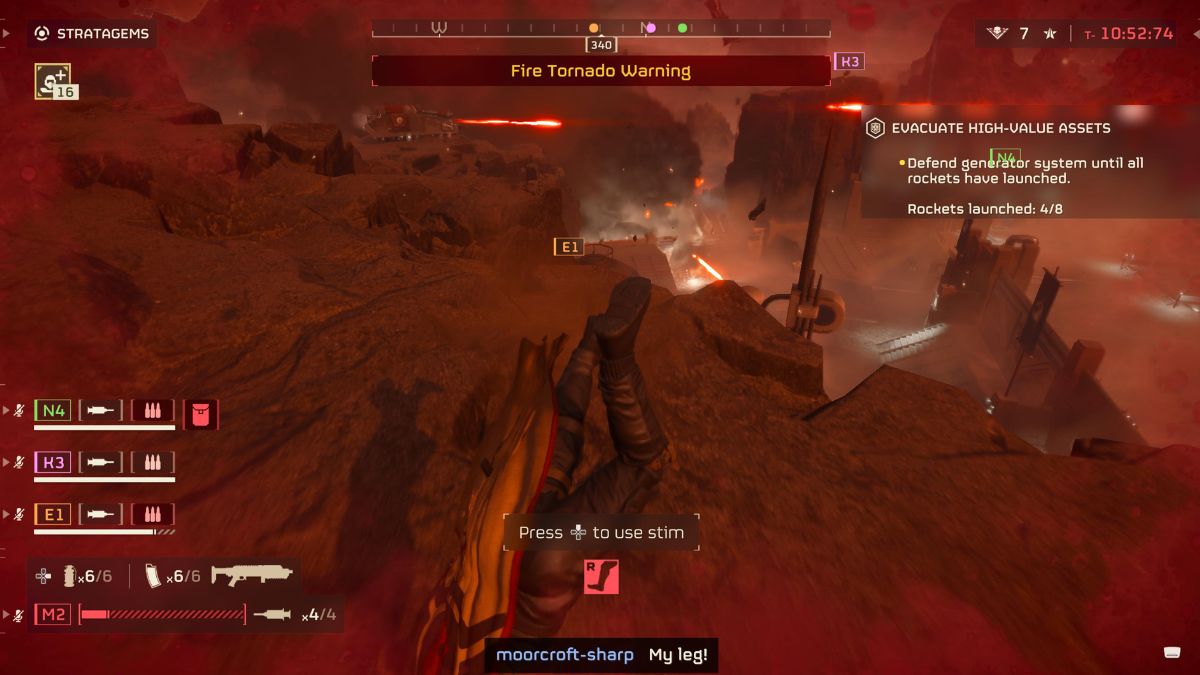Click the K3 teammate marker near the banner

(x=849, y=61)
